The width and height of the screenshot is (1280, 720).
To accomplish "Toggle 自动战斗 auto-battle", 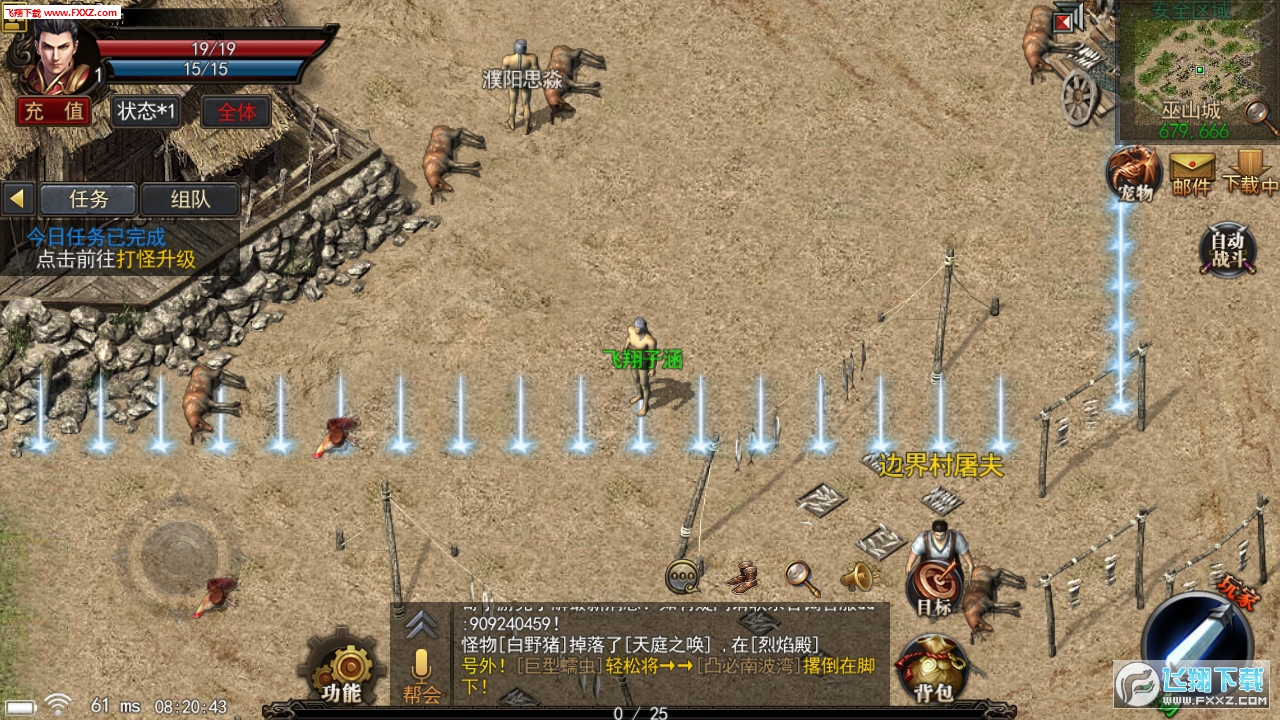I will coord(1227,249).
